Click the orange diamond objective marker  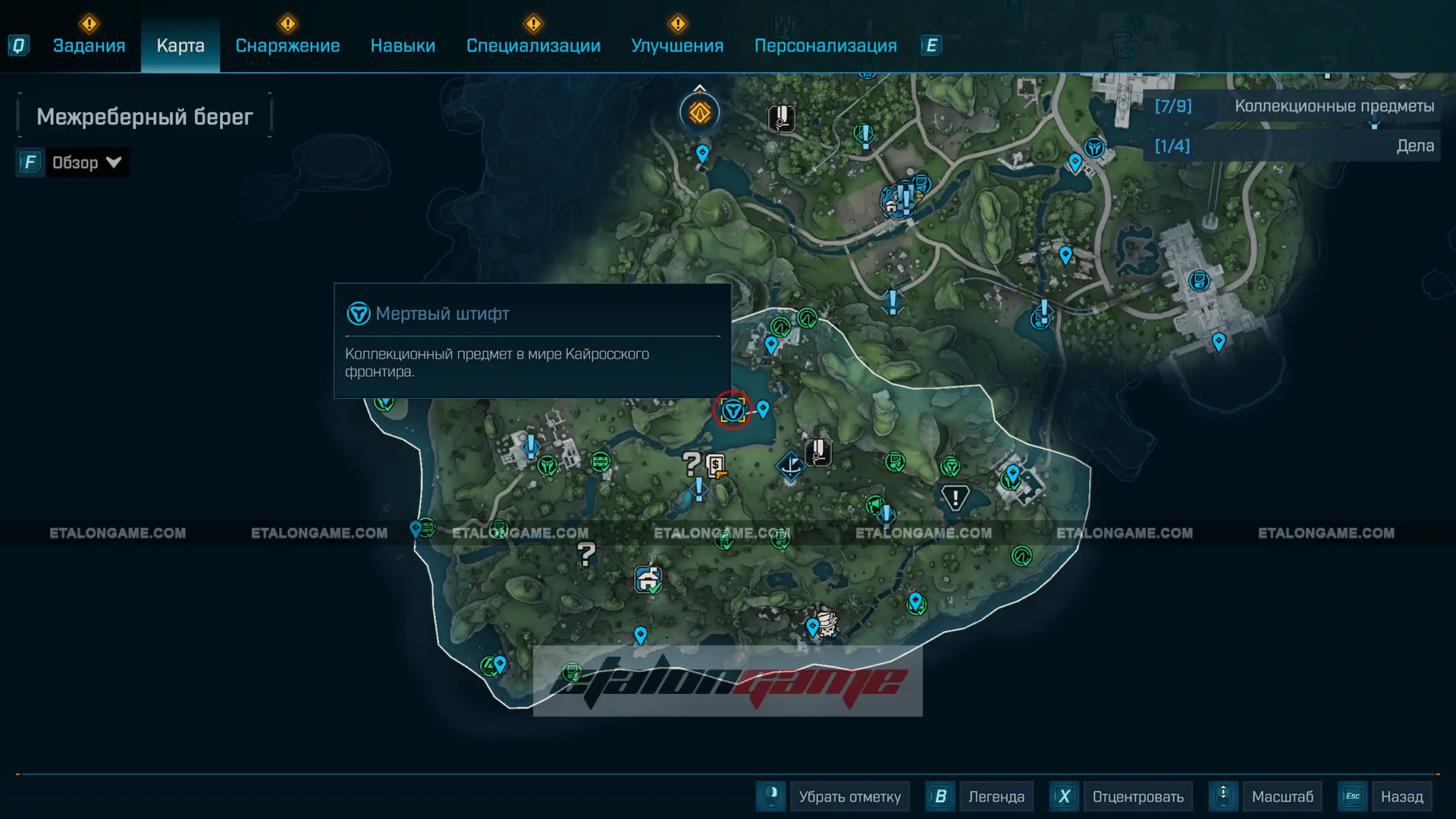point(699,113)
